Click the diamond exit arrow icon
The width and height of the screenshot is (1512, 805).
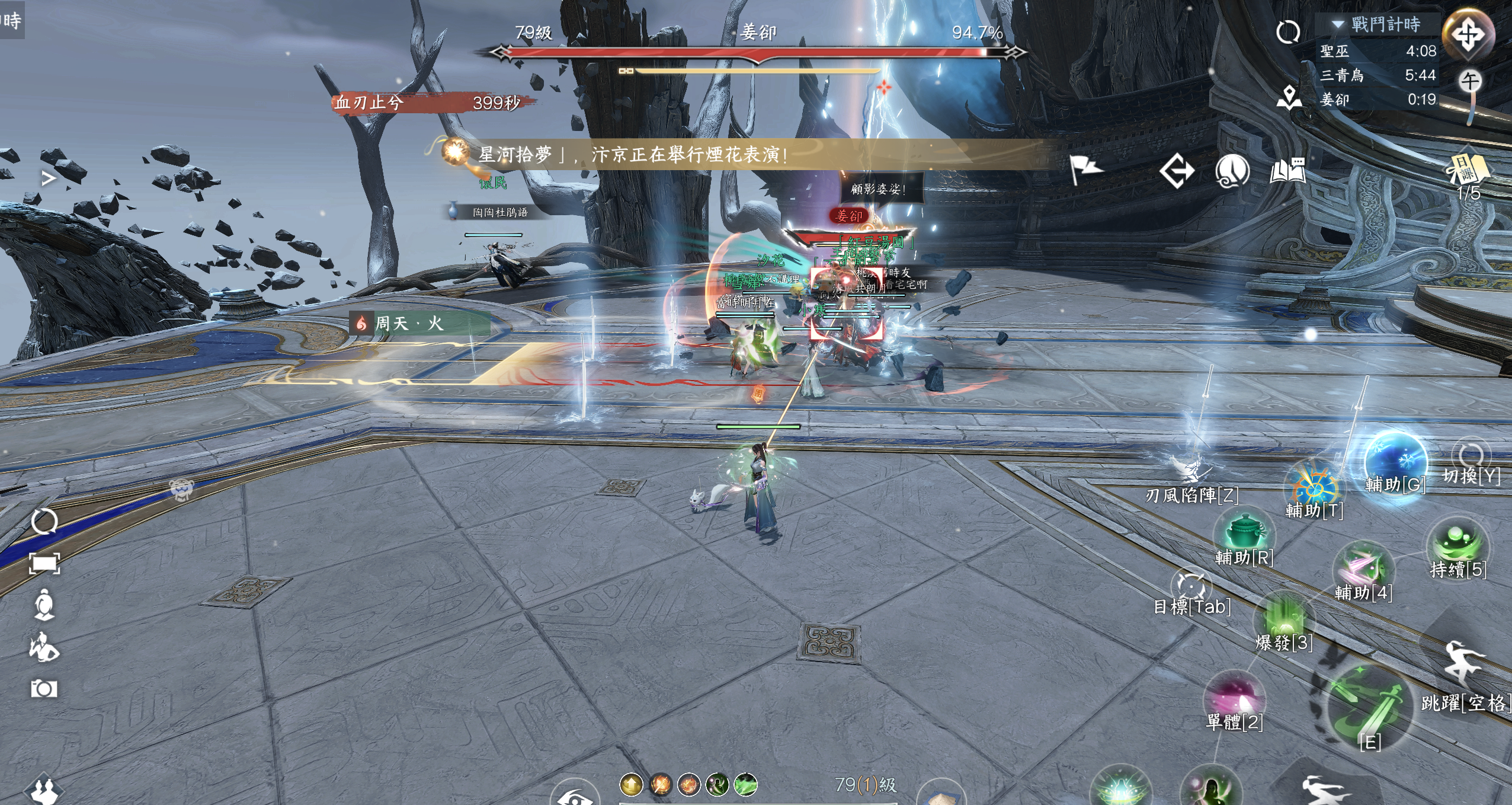point(1177,171)
